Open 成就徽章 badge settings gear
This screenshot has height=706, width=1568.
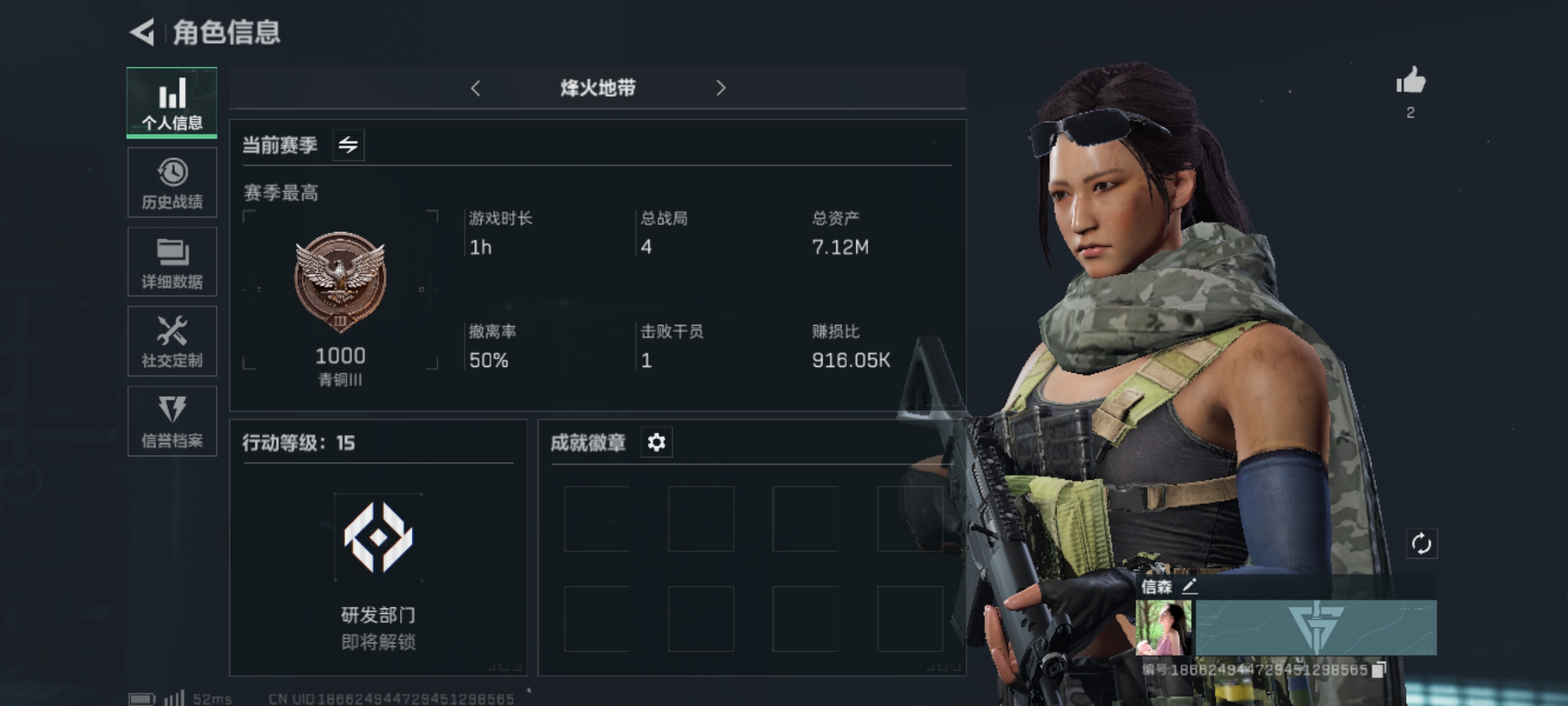[x=656, y=443]
